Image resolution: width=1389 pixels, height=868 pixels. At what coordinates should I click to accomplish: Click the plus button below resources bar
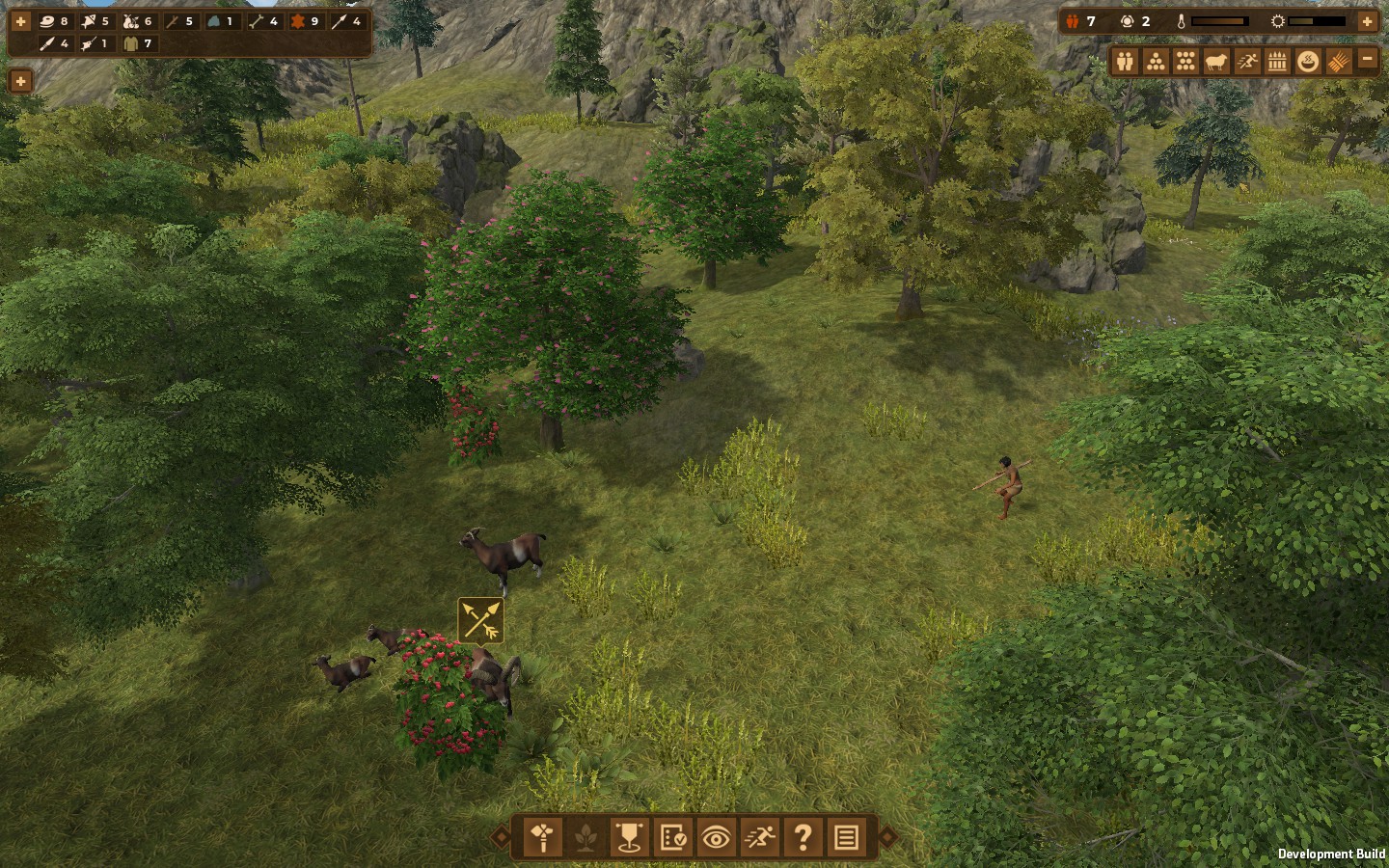pyautogui.click(x=20, y=81)
